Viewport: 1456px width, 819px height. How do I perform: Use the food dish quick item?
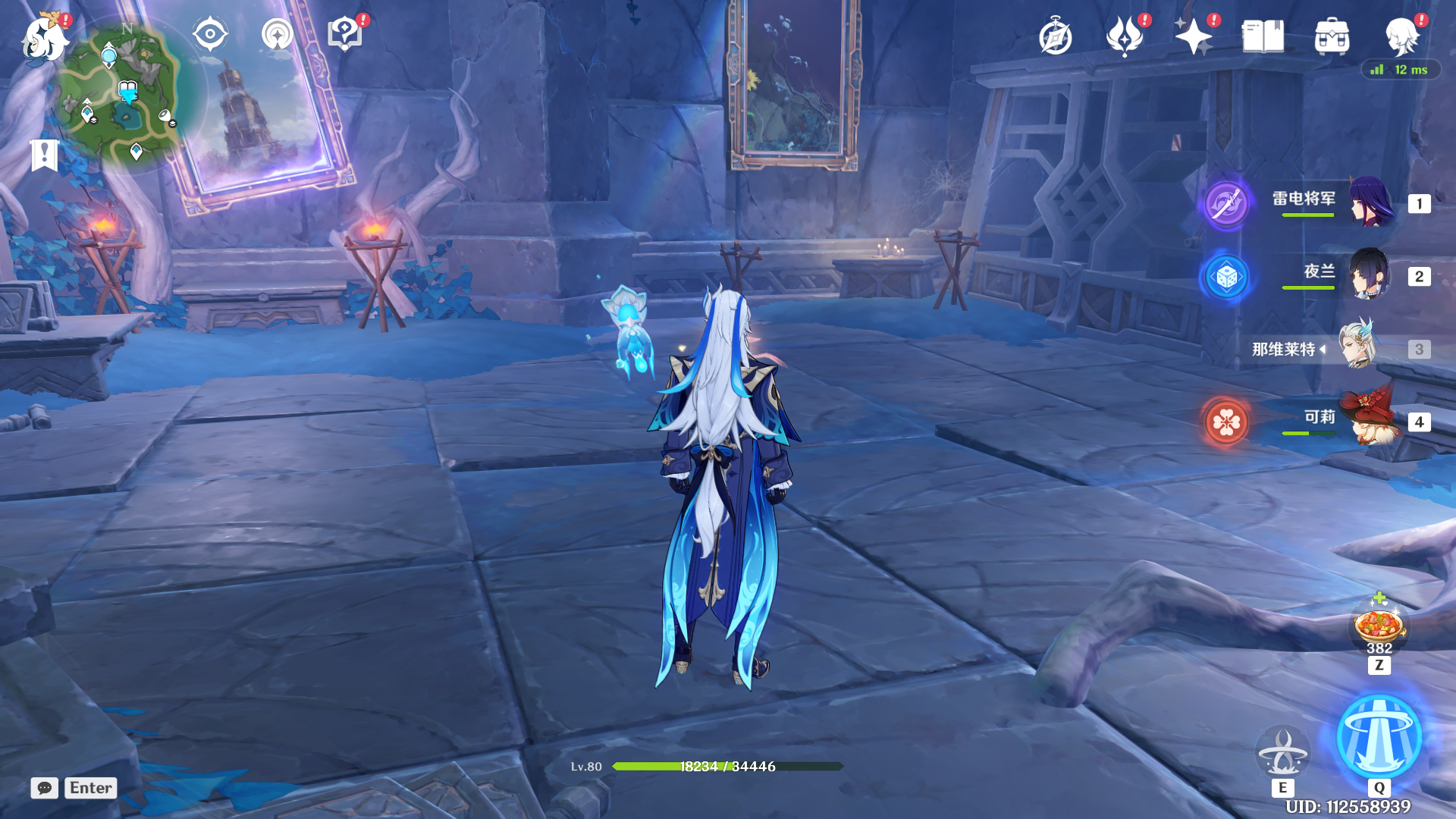pos(1379,626)
